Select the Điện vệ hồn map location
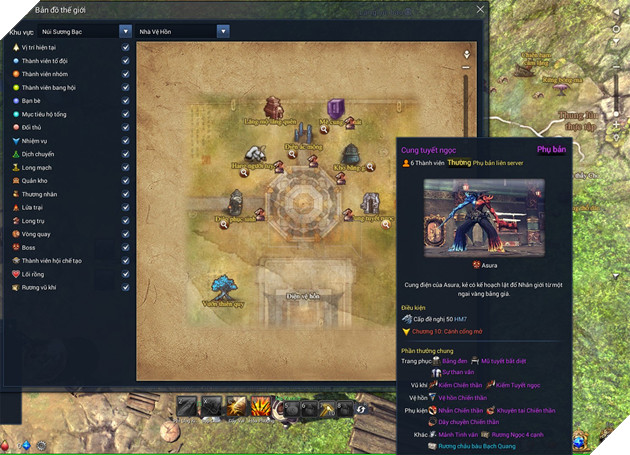 (301, 296)
